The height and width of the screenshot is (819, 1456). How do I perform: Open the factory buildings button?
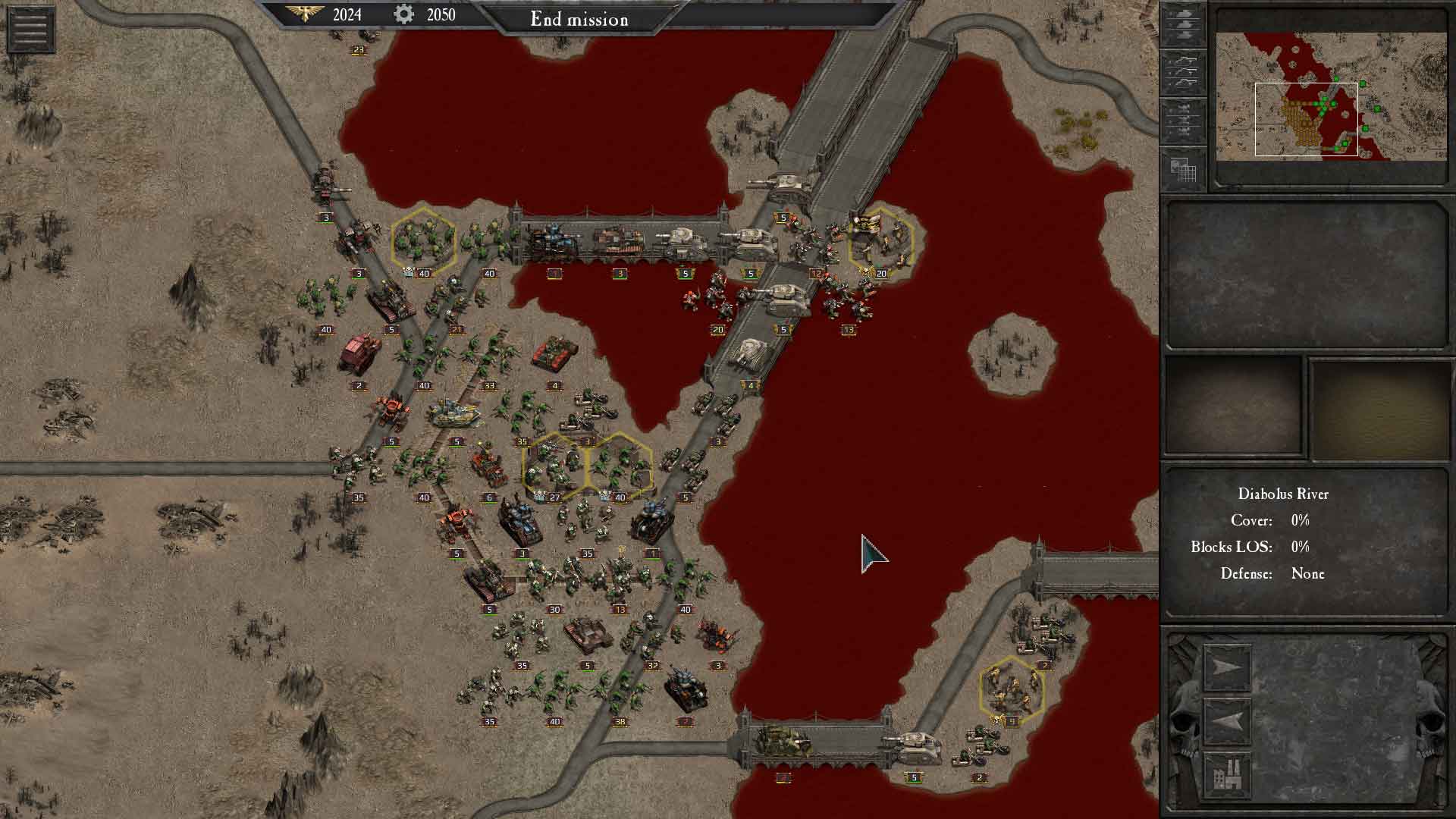[x=1227, y=773]
